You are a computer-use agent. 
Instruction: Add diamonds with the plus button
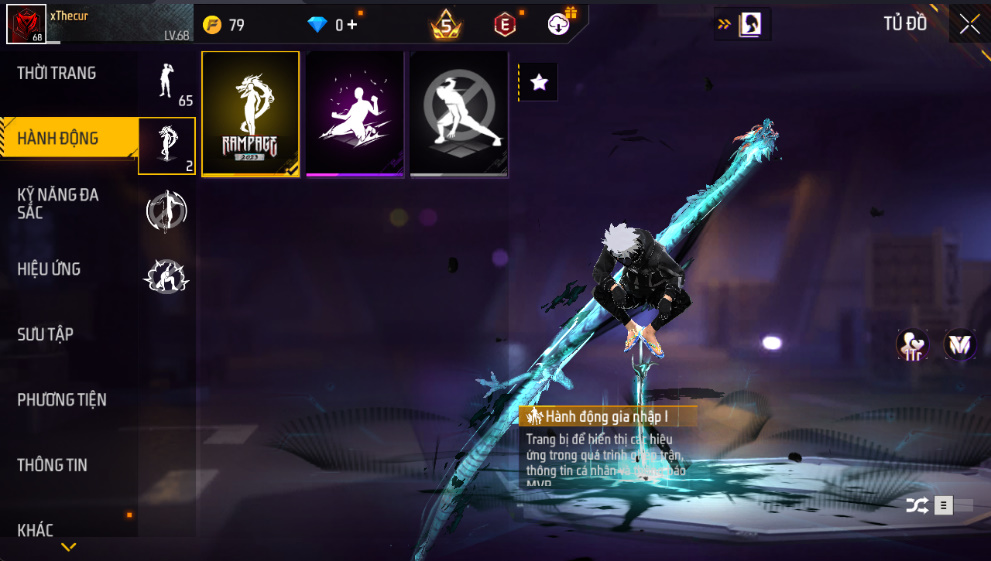351,25
